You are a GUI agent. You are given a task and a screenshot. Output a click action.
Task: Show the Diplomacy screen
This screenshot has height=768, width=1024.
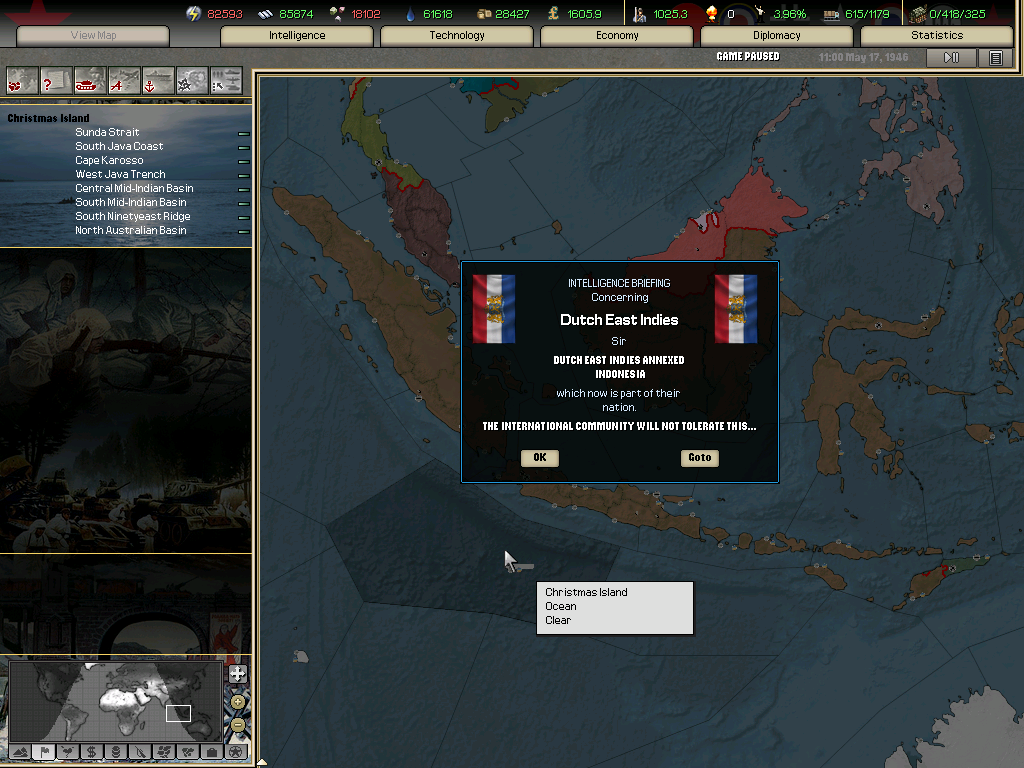click(x=777, y=36)
